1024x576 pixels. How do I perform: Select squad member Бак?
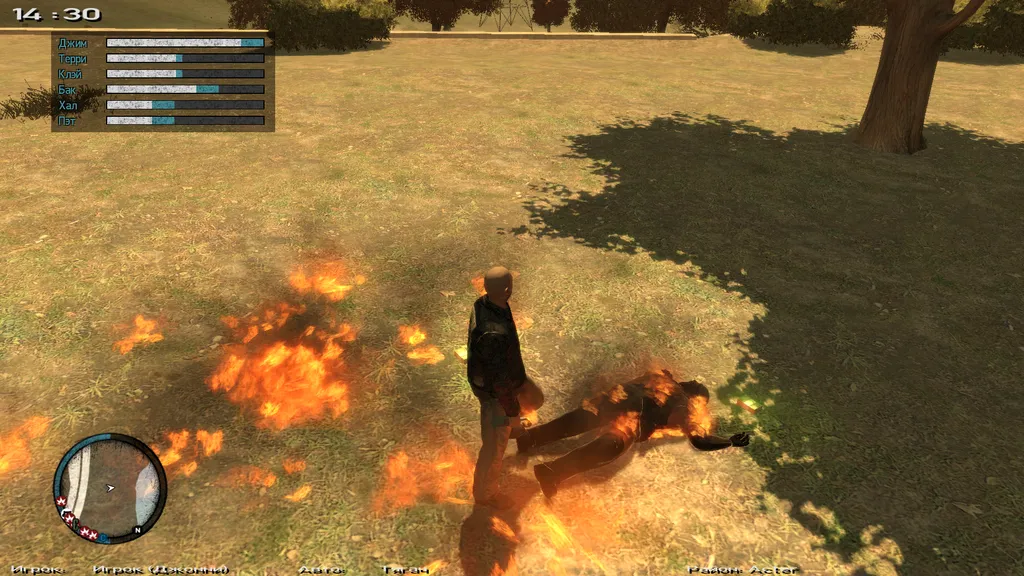tap(67, 90)
